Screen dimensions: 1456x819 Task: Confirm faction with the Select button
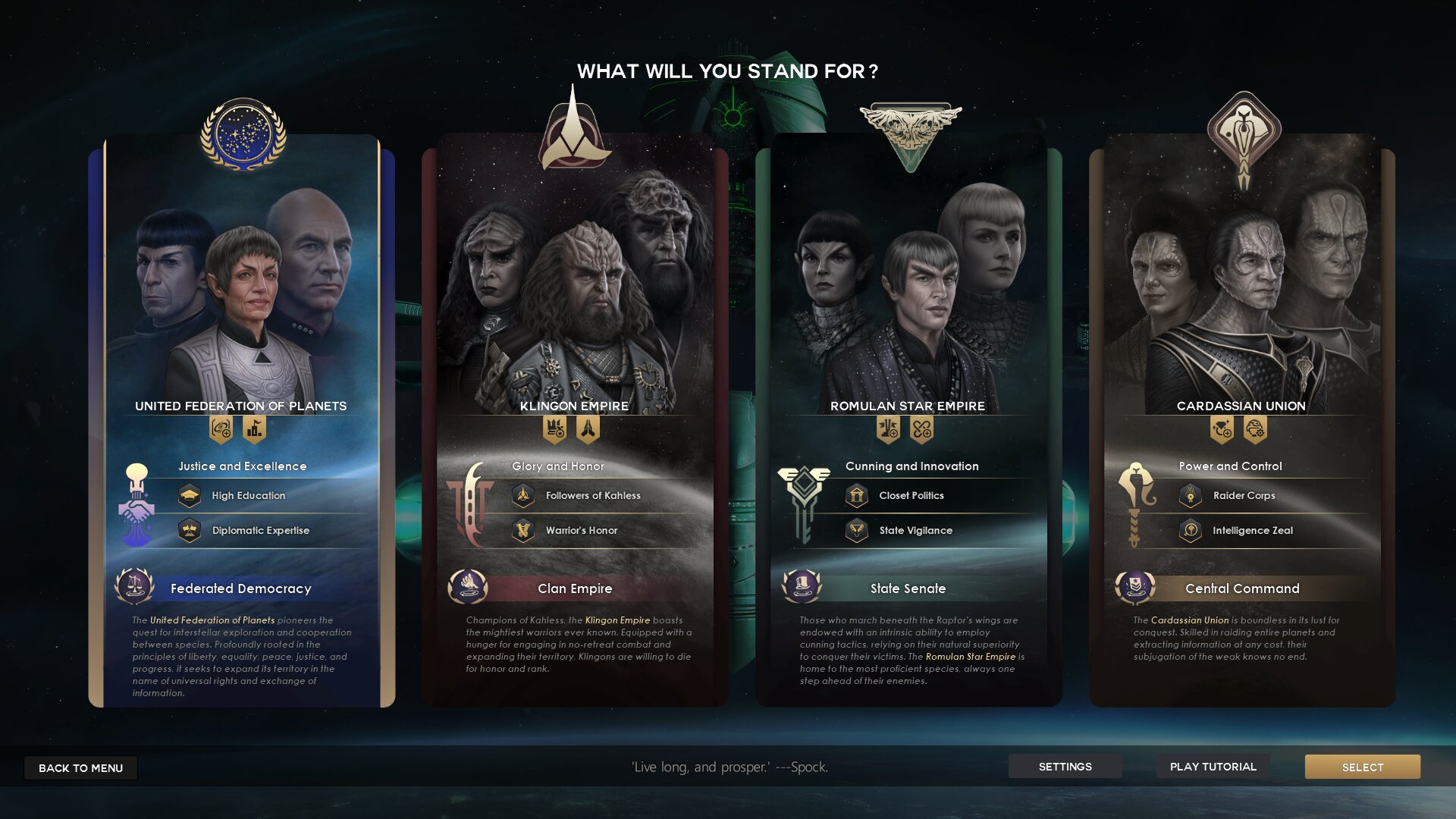[1362, 767]
